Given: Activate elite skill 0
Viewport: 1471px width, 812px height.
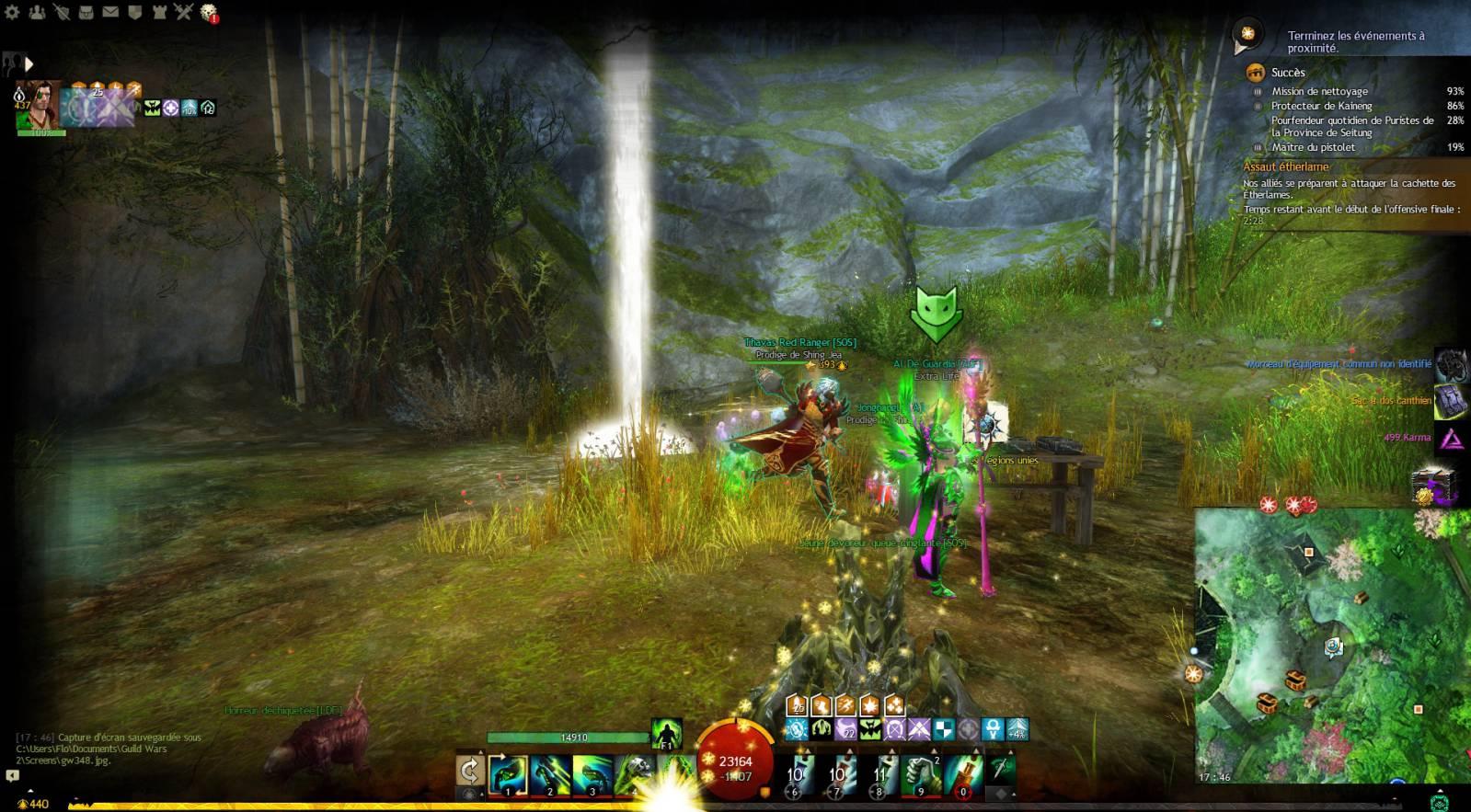Looking at the screenshot, I should click(962, 773).
